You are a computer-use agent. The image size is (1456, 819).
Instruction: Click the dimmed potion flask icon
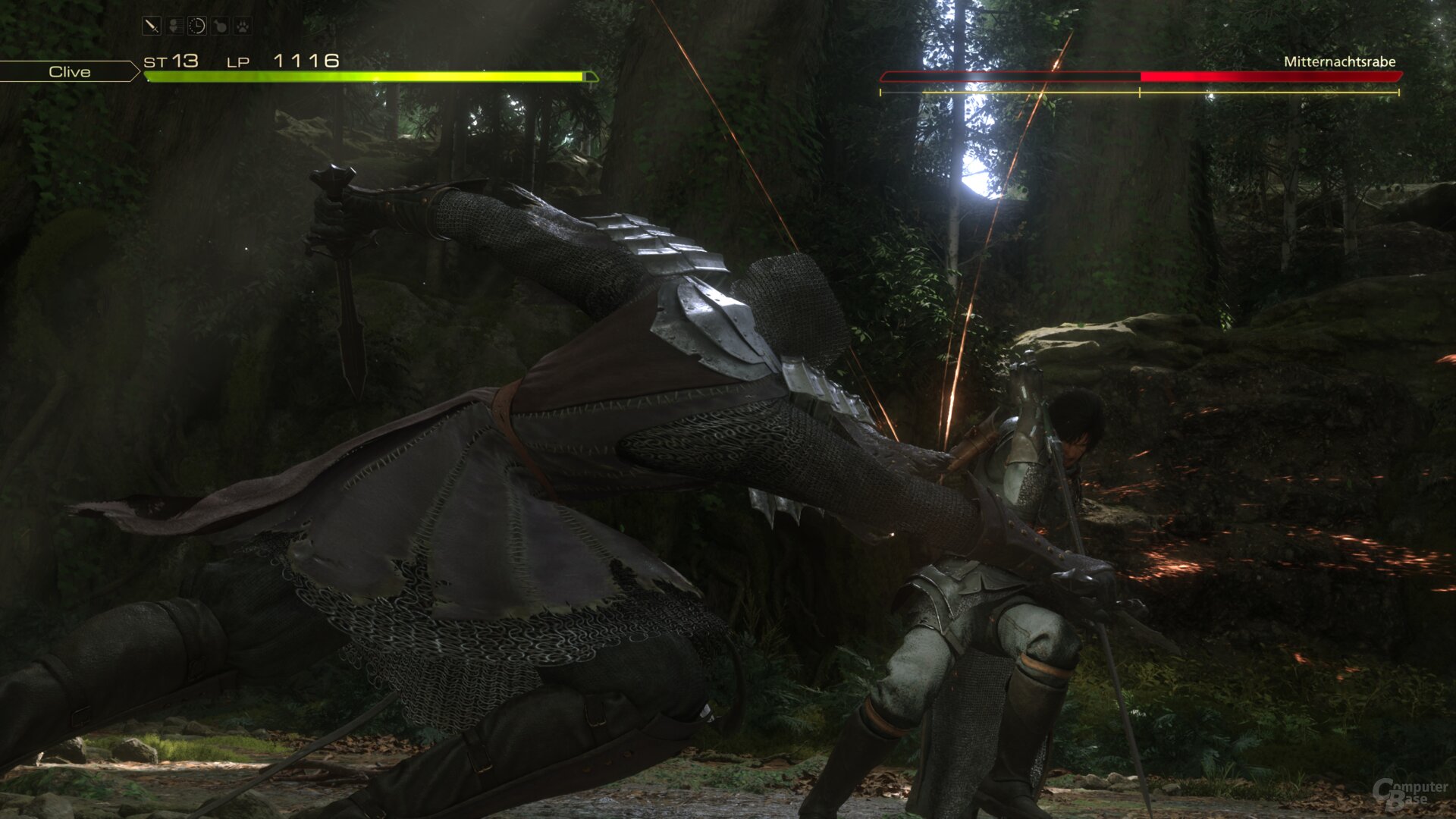point(220,27)
